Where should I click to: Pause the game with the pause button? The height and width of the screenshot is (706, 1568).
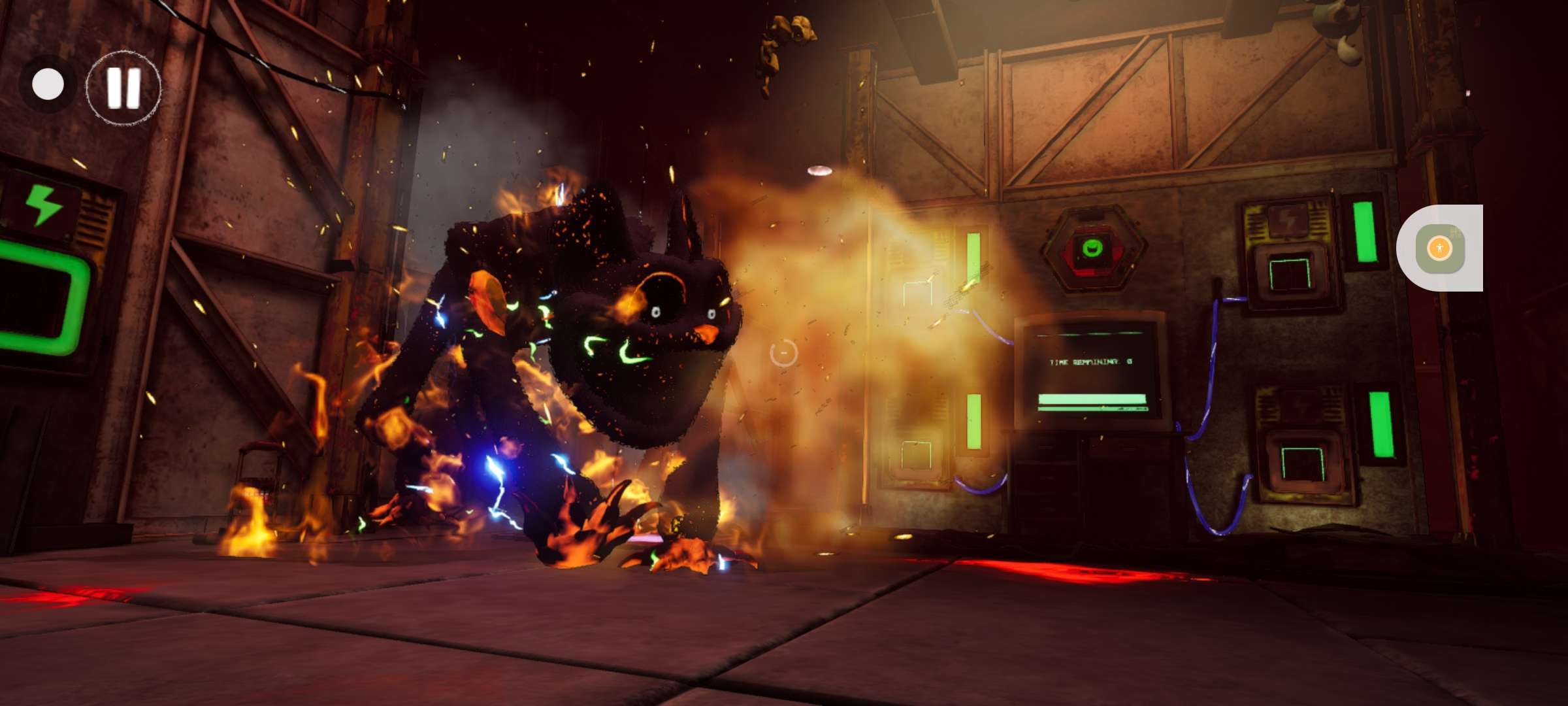123,88
